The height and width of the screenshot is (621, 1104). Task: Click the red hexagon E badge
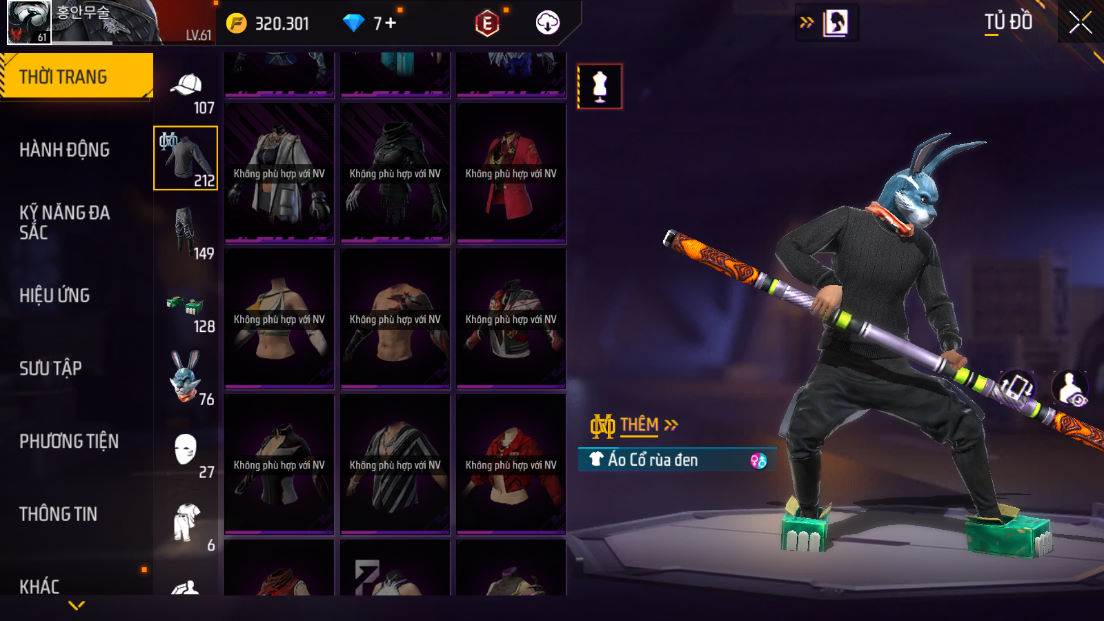(x=487, y=23)
